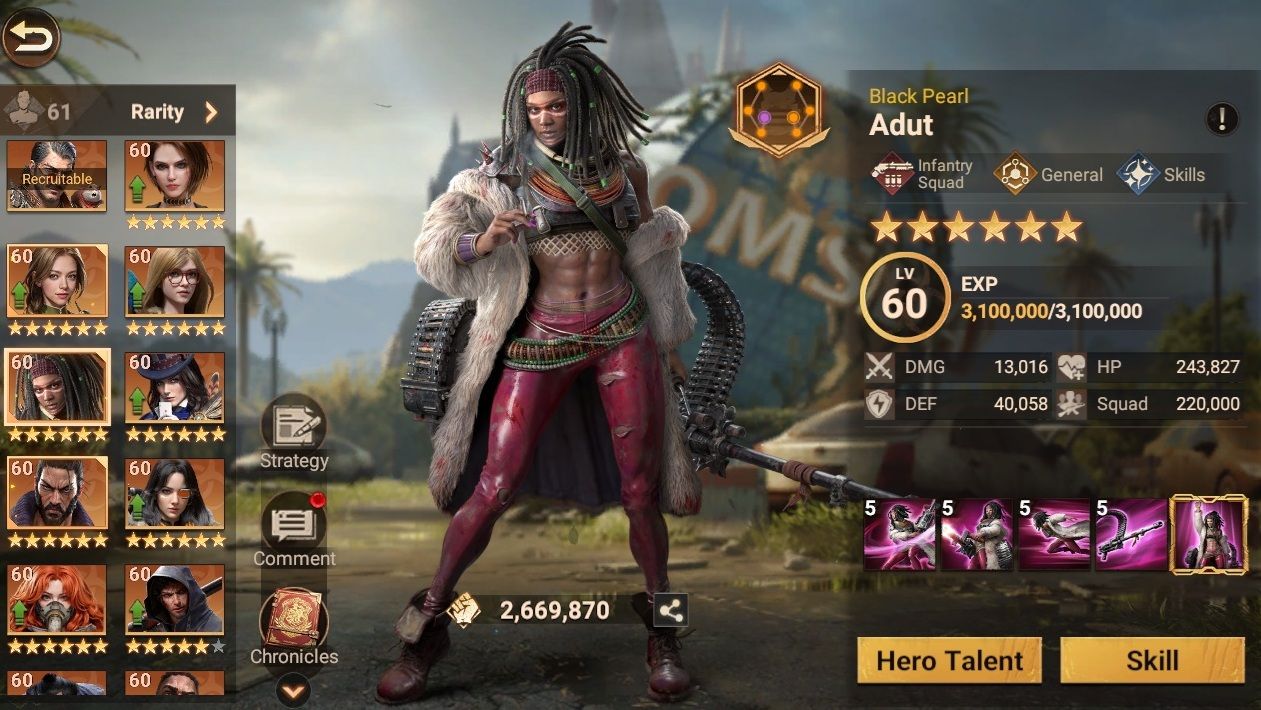Viewport: 1261px width, 710px height.
Task: Show hero info via exclamation icon
Action: coord(1222,119)
